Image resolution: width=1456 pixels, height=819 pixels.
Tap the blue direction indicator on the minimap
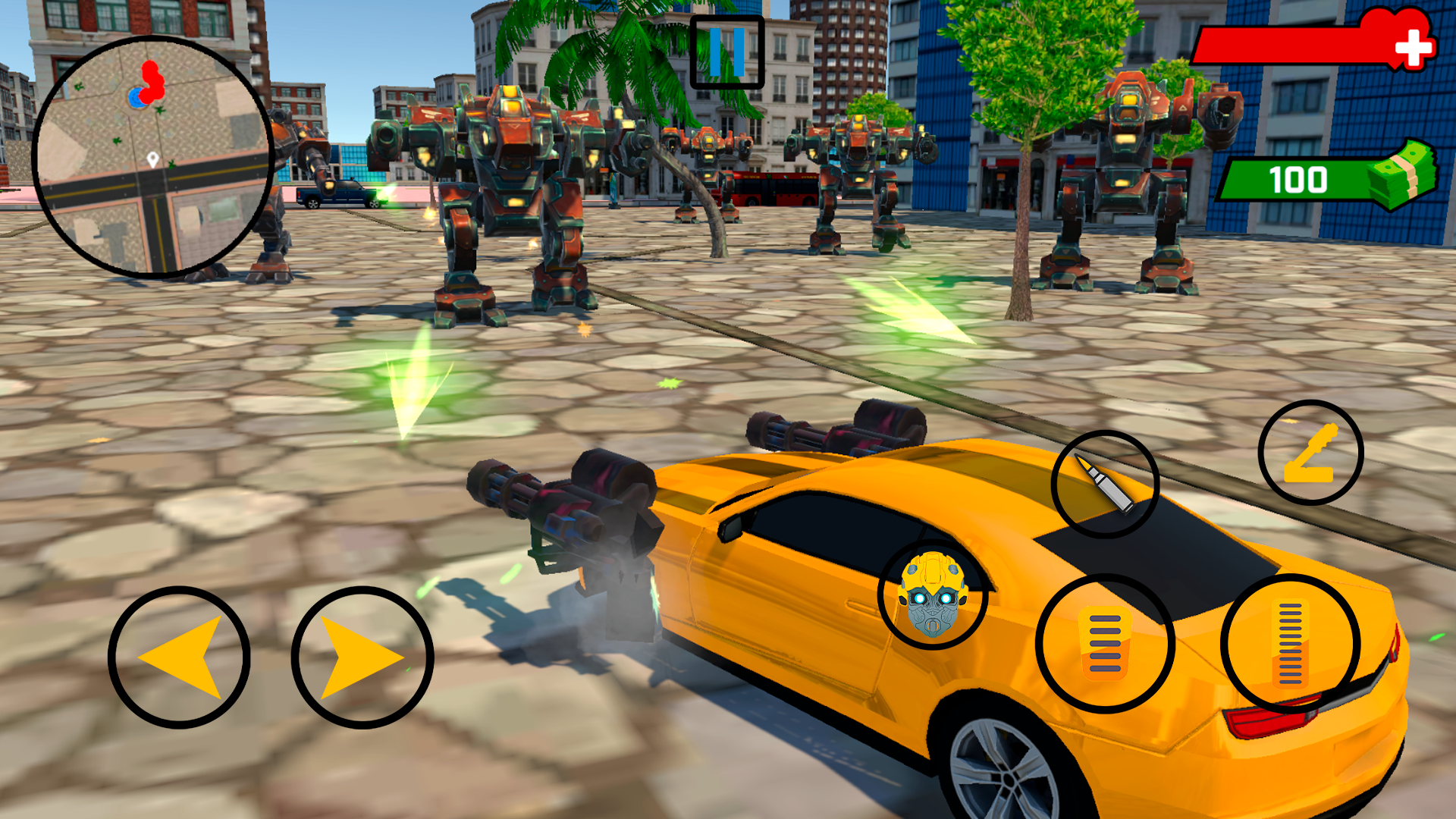(136, 97)
